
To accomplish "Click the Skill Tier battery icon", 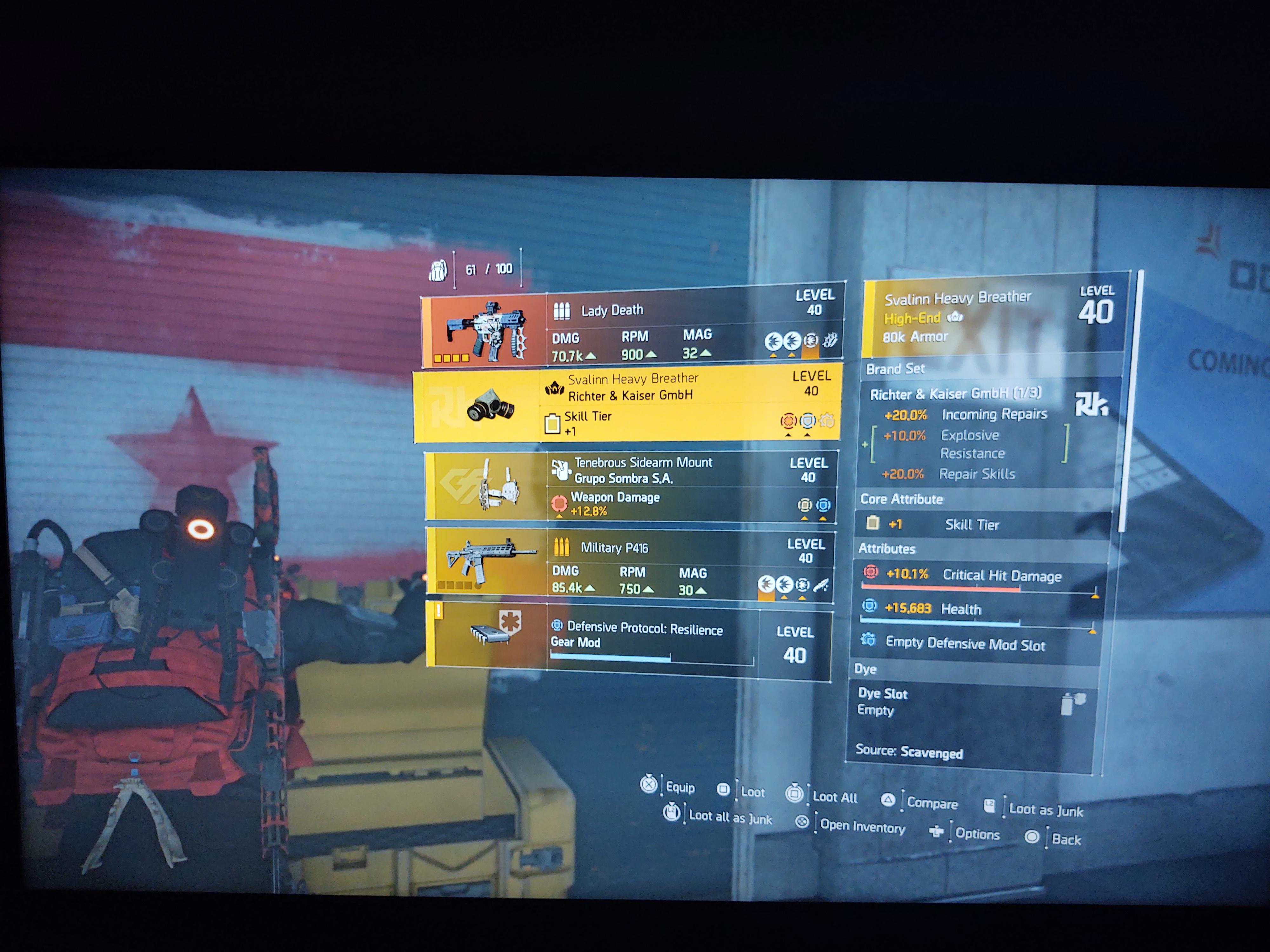I will tap(553, 423).
